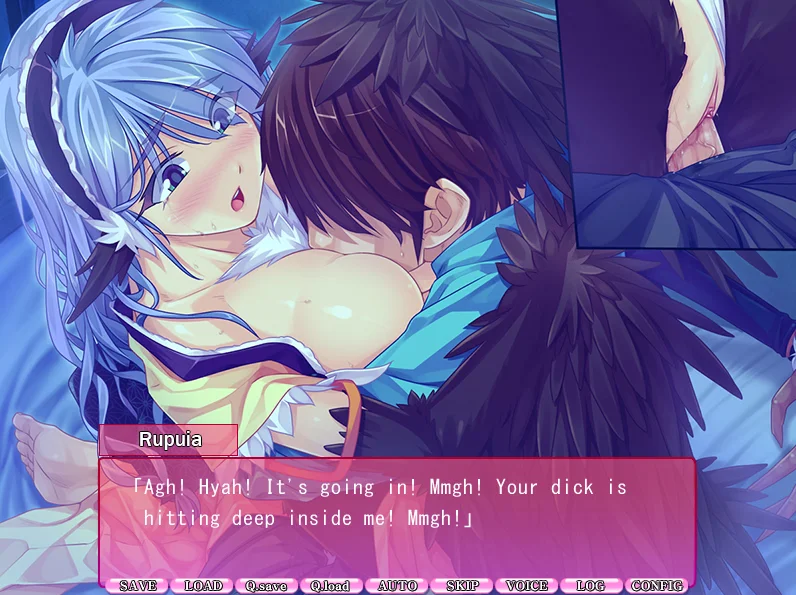Screen dimensions: 796x595
Task: Show the dialogue LOG
Action: click(x=591, y=586)
